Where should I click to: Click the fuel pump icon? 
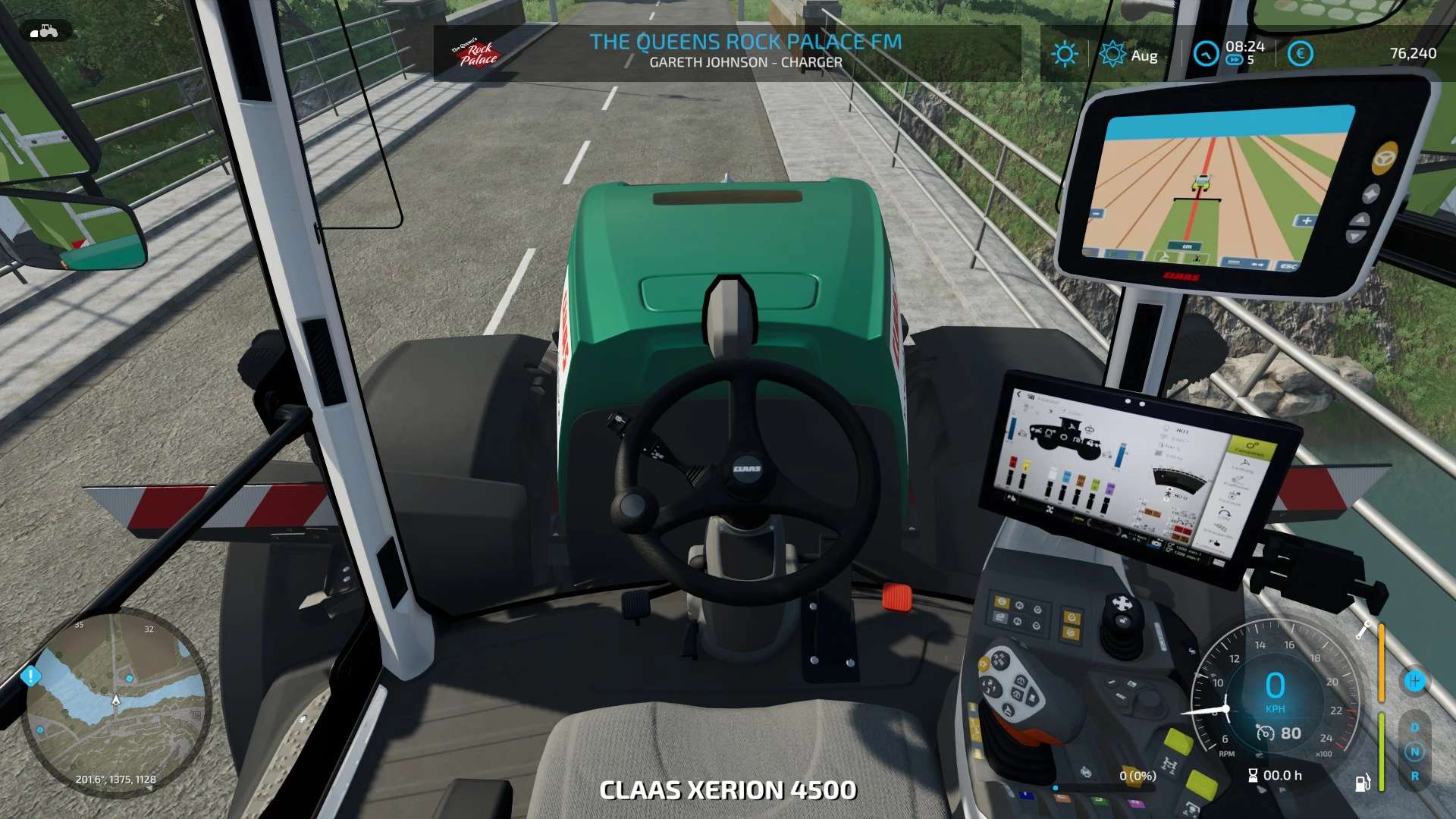[x=1363, y=783]
